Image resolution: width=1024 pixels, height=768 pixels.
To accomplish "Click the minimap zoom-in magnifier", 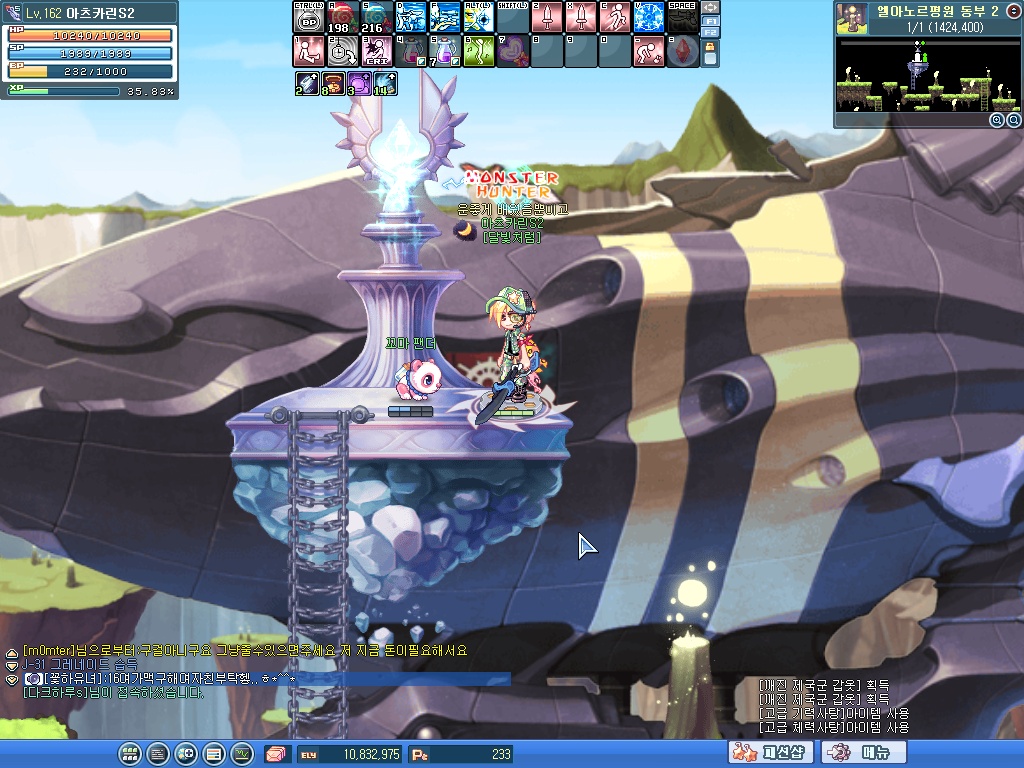I will pyautogui.click(x=997, y=120).
